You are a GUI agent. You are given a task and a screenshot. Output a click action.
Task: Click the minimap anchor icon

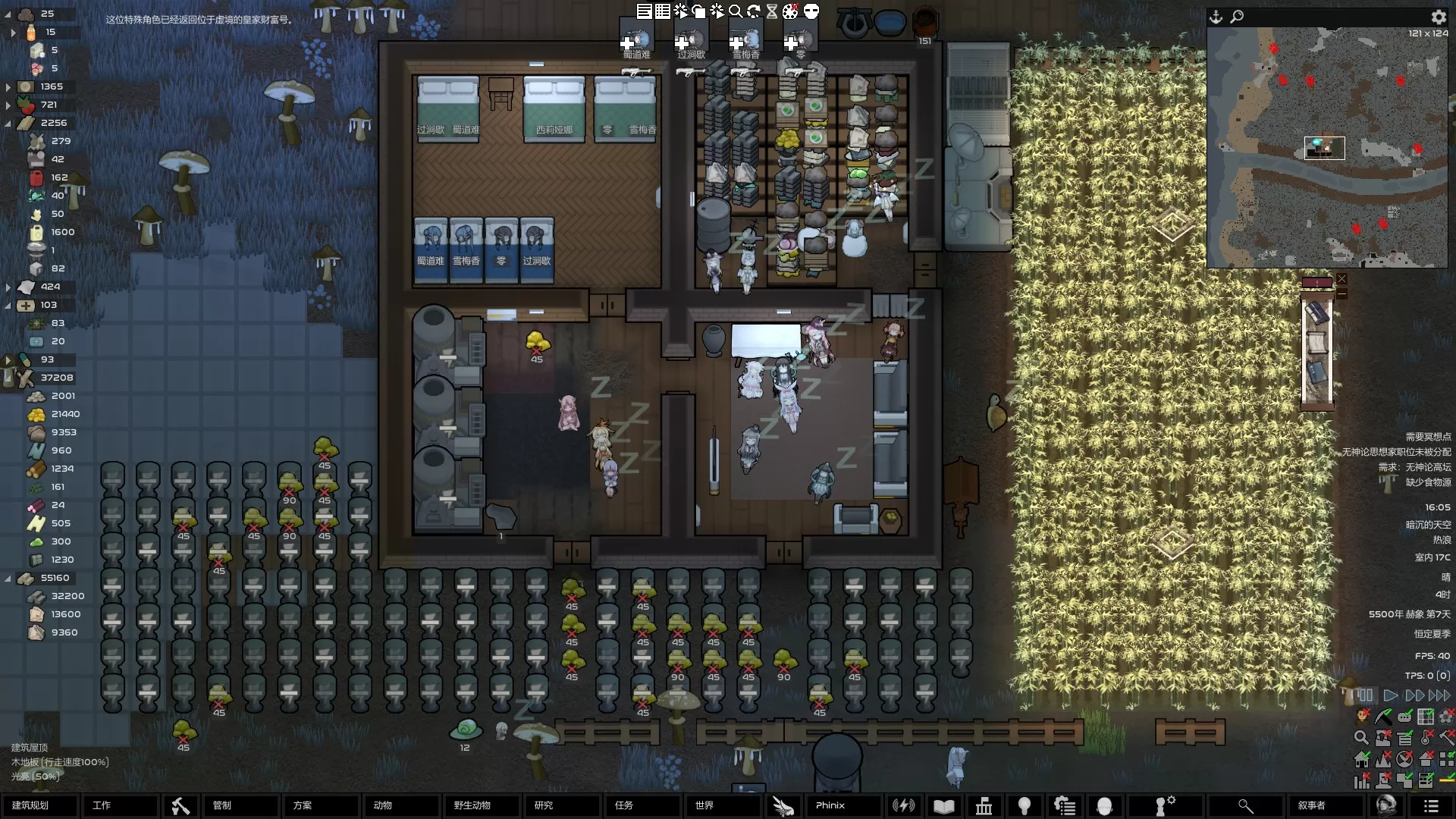[1216, 17]
